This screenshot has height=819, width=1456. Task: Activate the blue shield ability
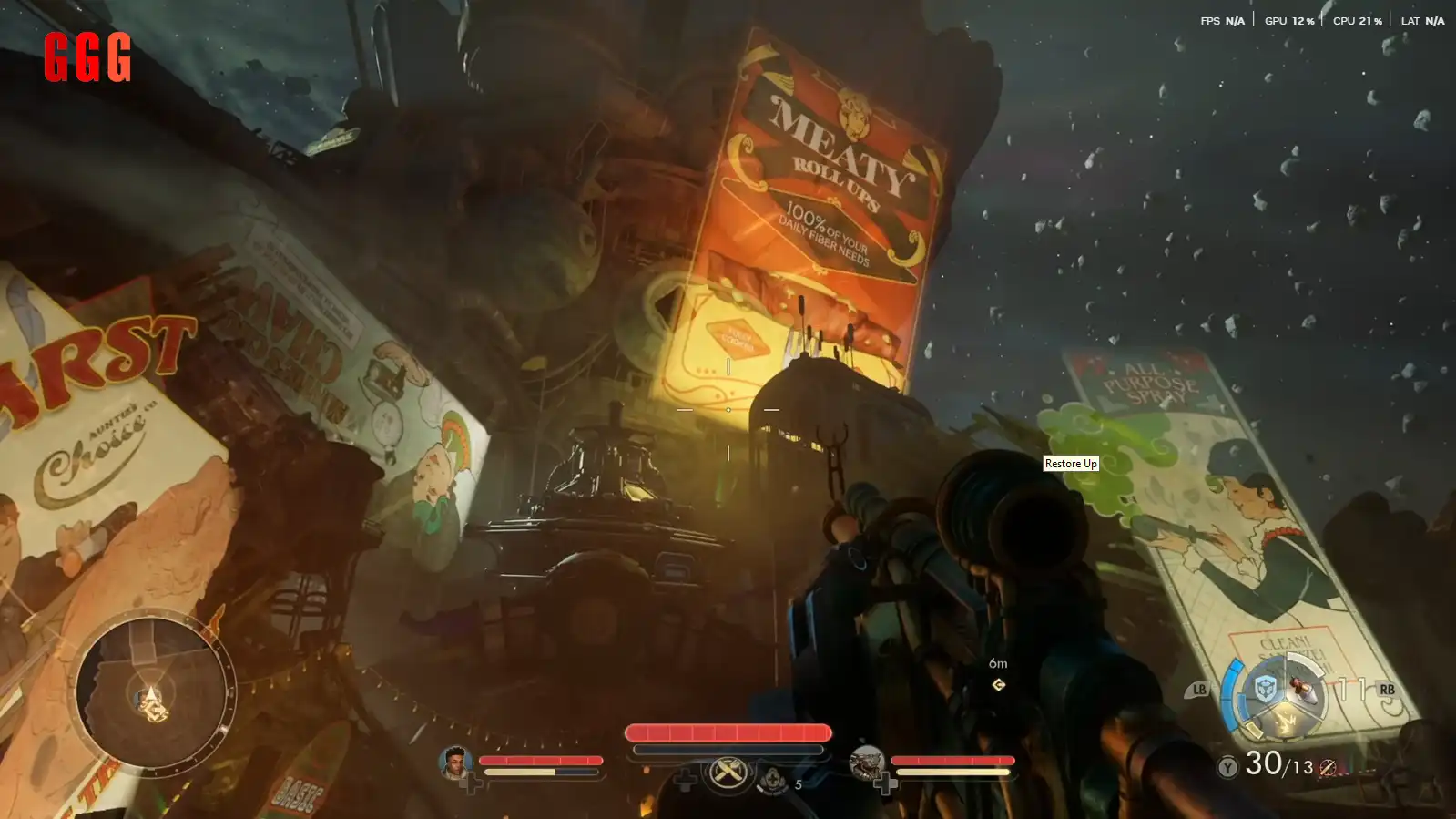pyautogui.click(x=1264, y=690)
